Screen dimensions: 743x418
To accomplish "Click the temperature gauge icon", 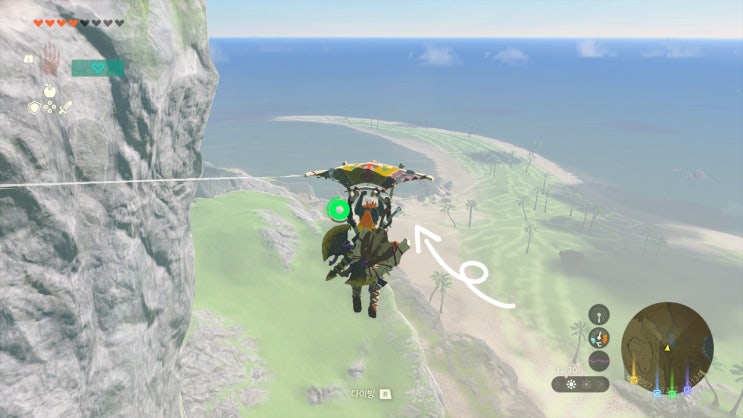I will click(x=598, y=336).
